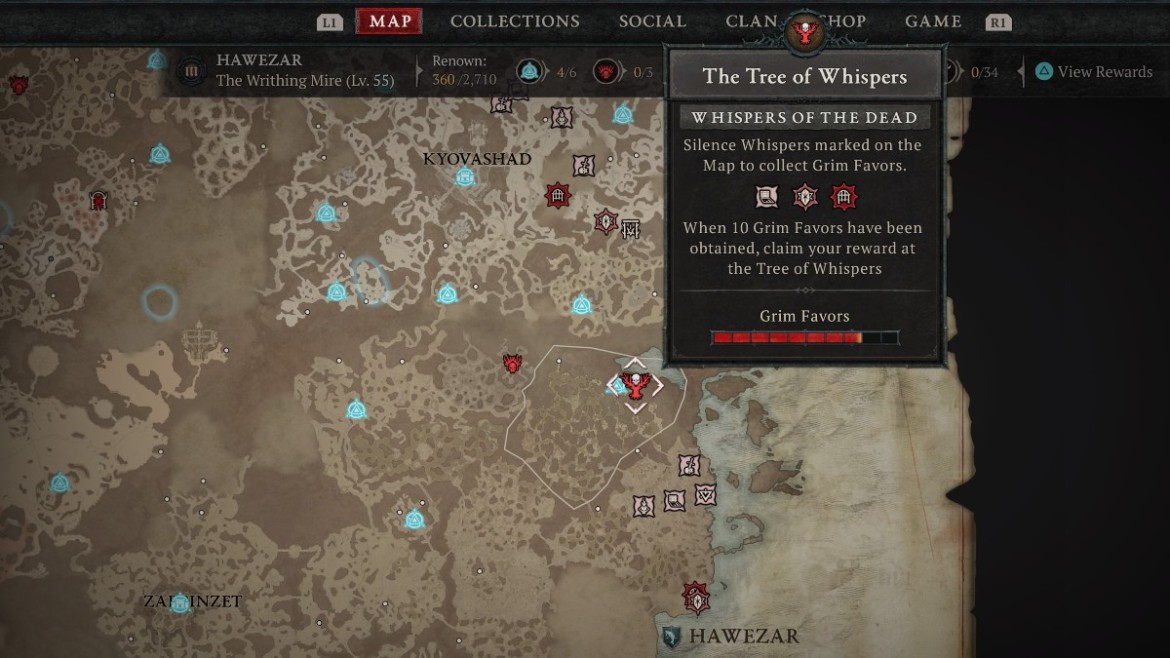Select the GAME tab
The image size is (1170, 658).
click(x=933, y=22)
